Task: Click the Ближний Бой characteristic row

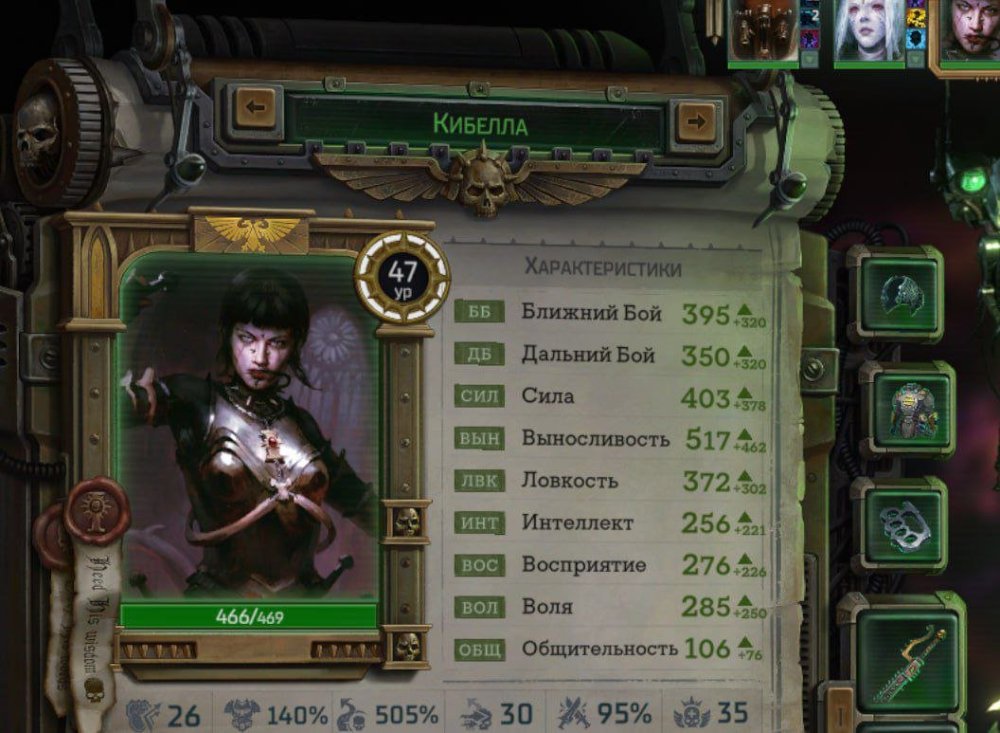Action: pyautogui.click(x=610, y=313)
